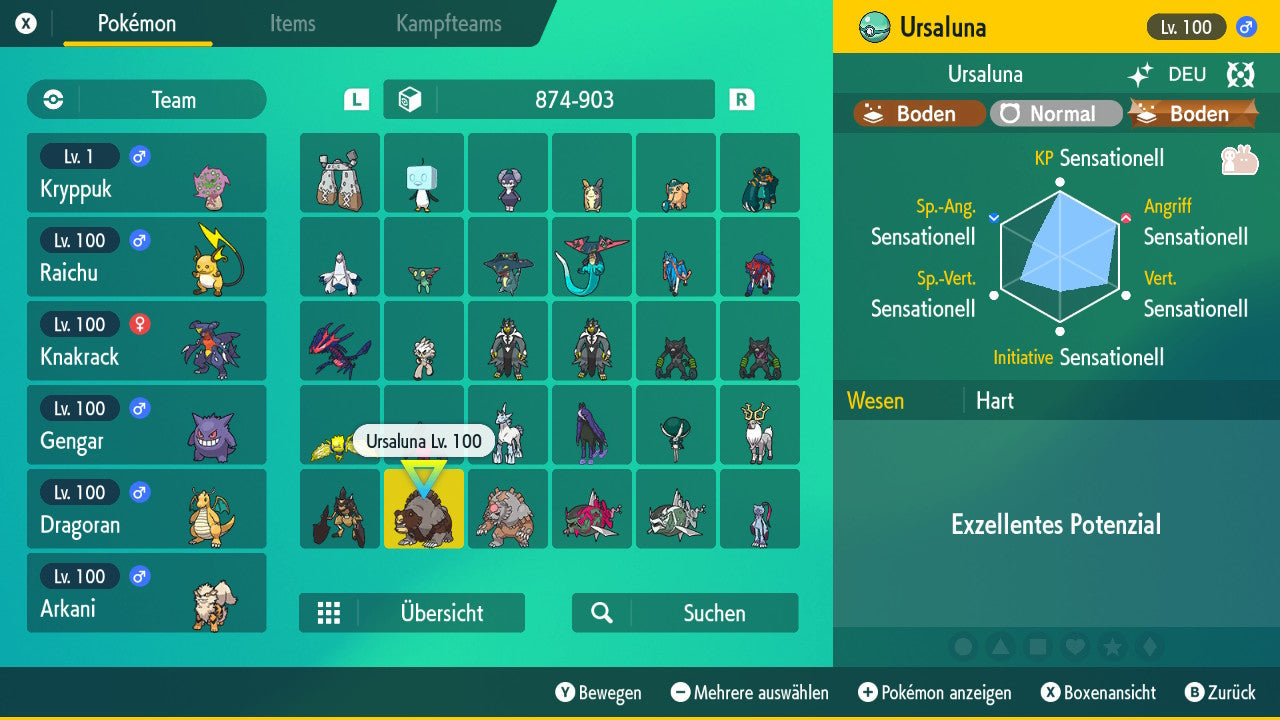Click the Tera crystal icon beside DEU
Image resolution: width=1280 pixels, height=720 pixels.
tap(1240, 74)
